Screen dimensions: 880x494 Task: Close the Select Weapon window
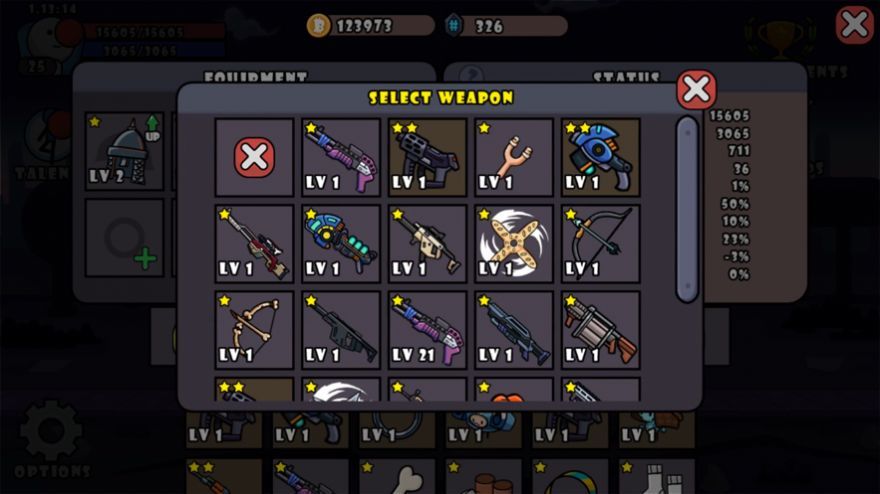coord(696,90)
